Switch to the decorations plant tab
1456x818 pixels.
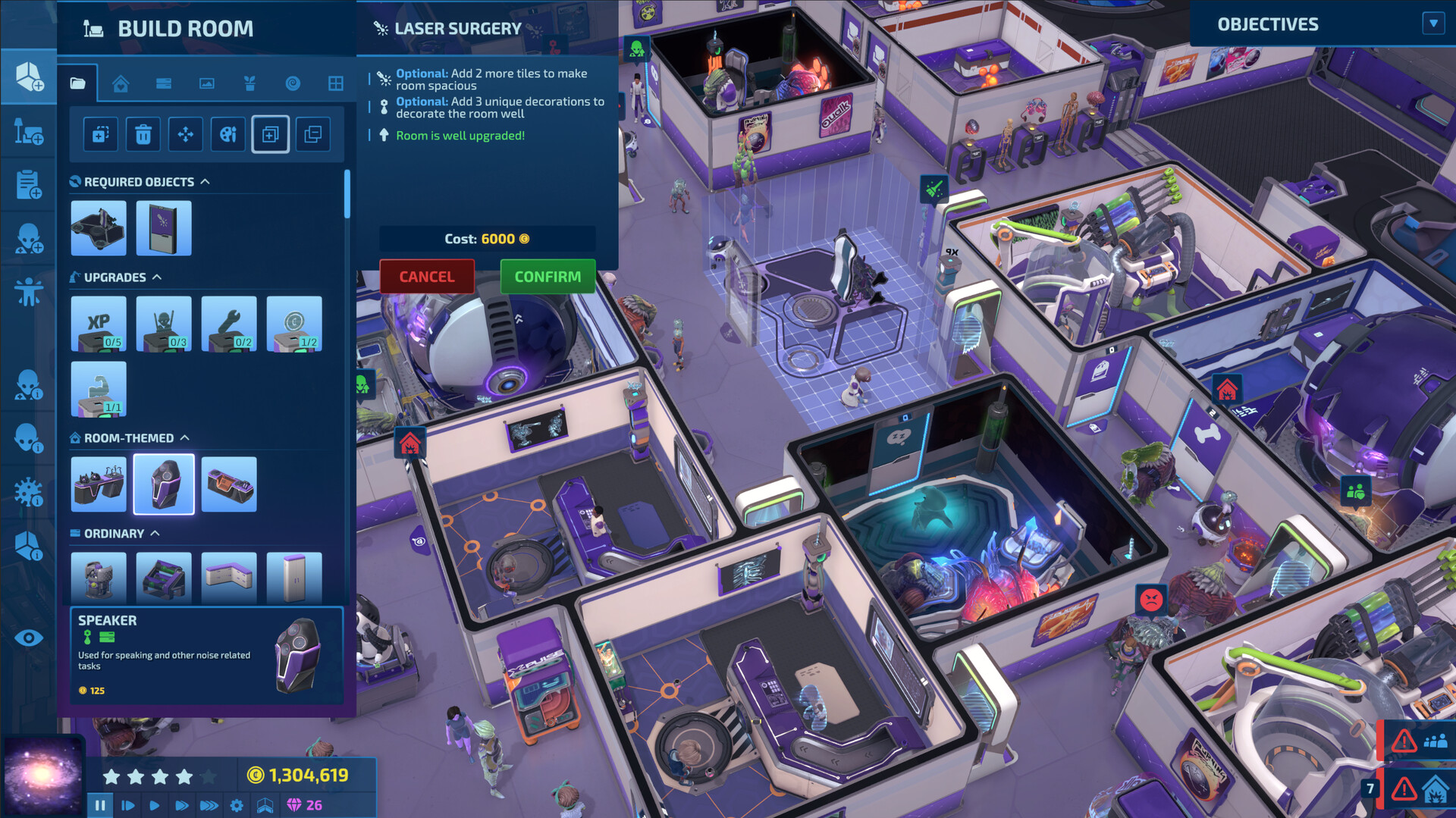pos(250,83)
